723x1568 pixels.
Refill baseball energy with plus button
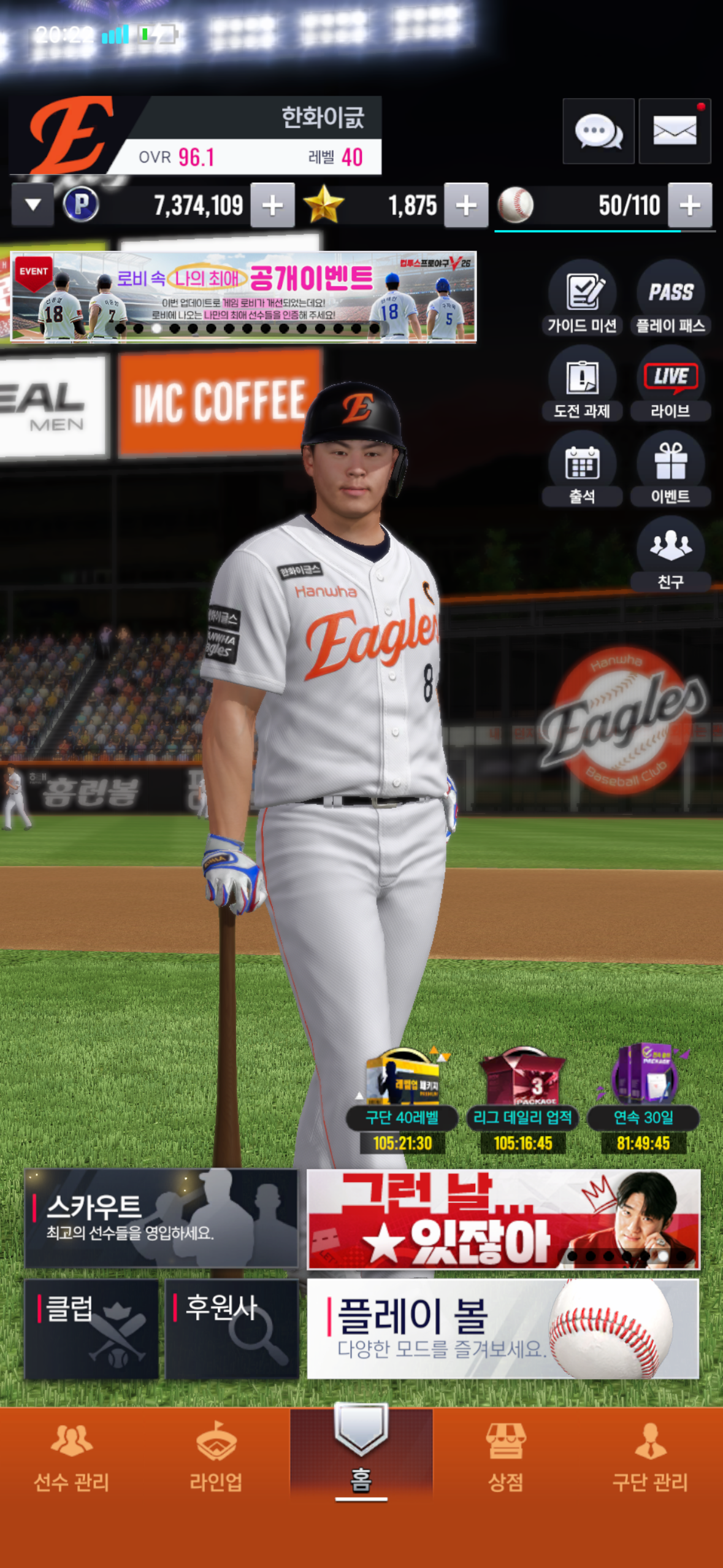tap(690, 205)
